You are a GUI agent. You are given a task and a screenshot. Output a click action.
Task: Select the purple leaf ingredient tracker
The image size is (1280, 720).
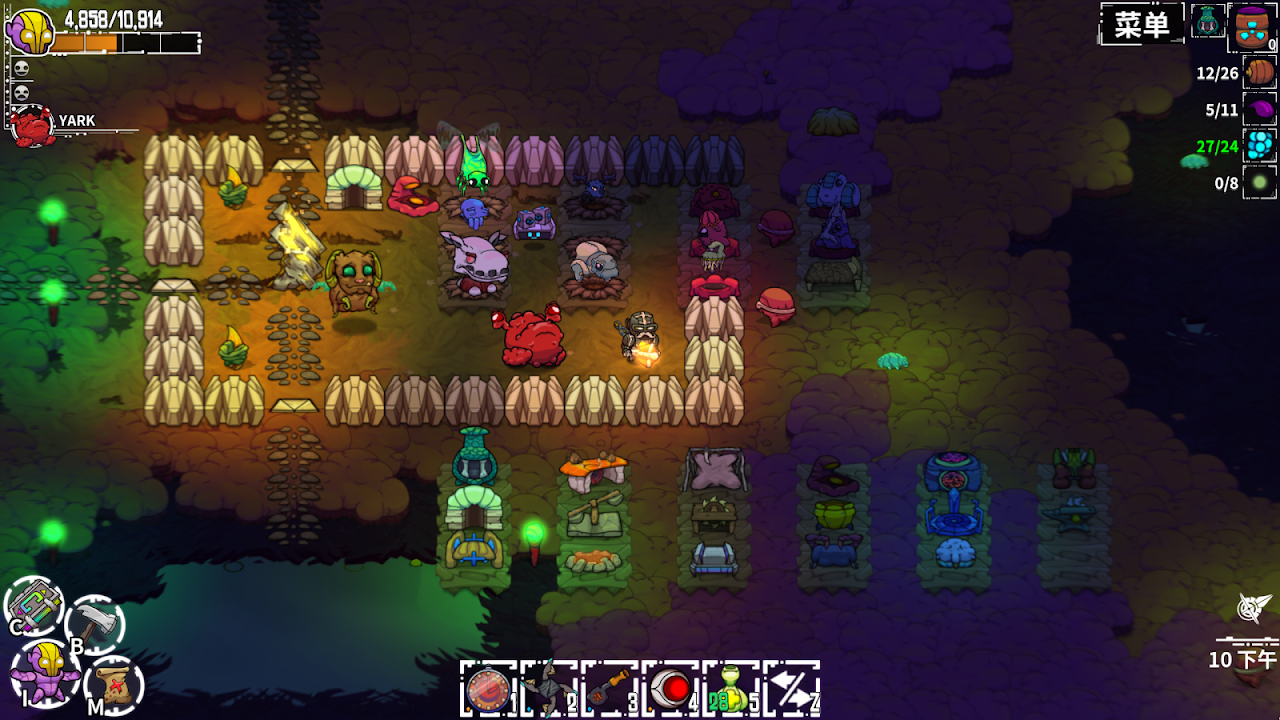[1260, 109]
